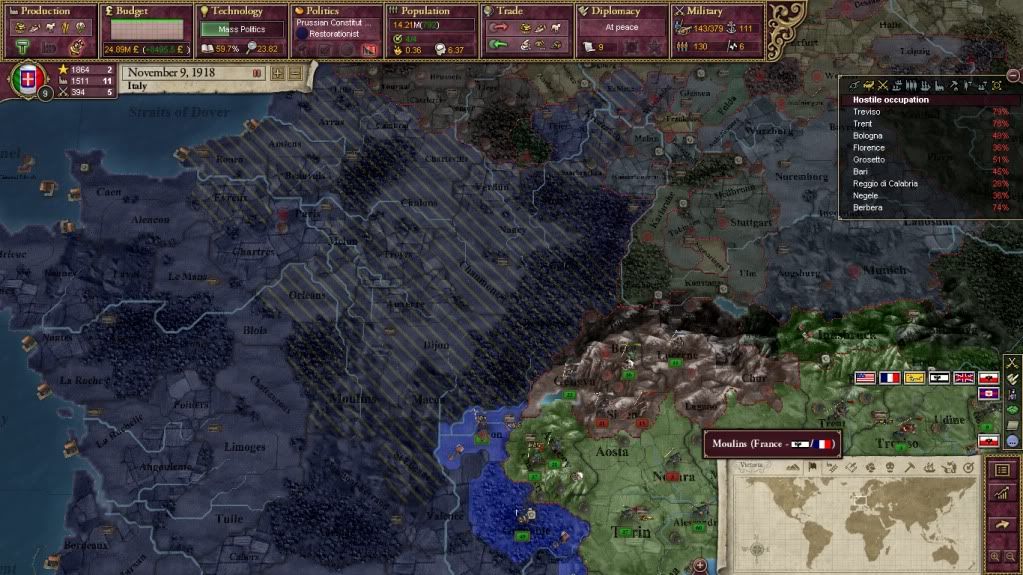Pause the game beside the date
Viewport: 1023px width, 575px height.
(257, 73)
